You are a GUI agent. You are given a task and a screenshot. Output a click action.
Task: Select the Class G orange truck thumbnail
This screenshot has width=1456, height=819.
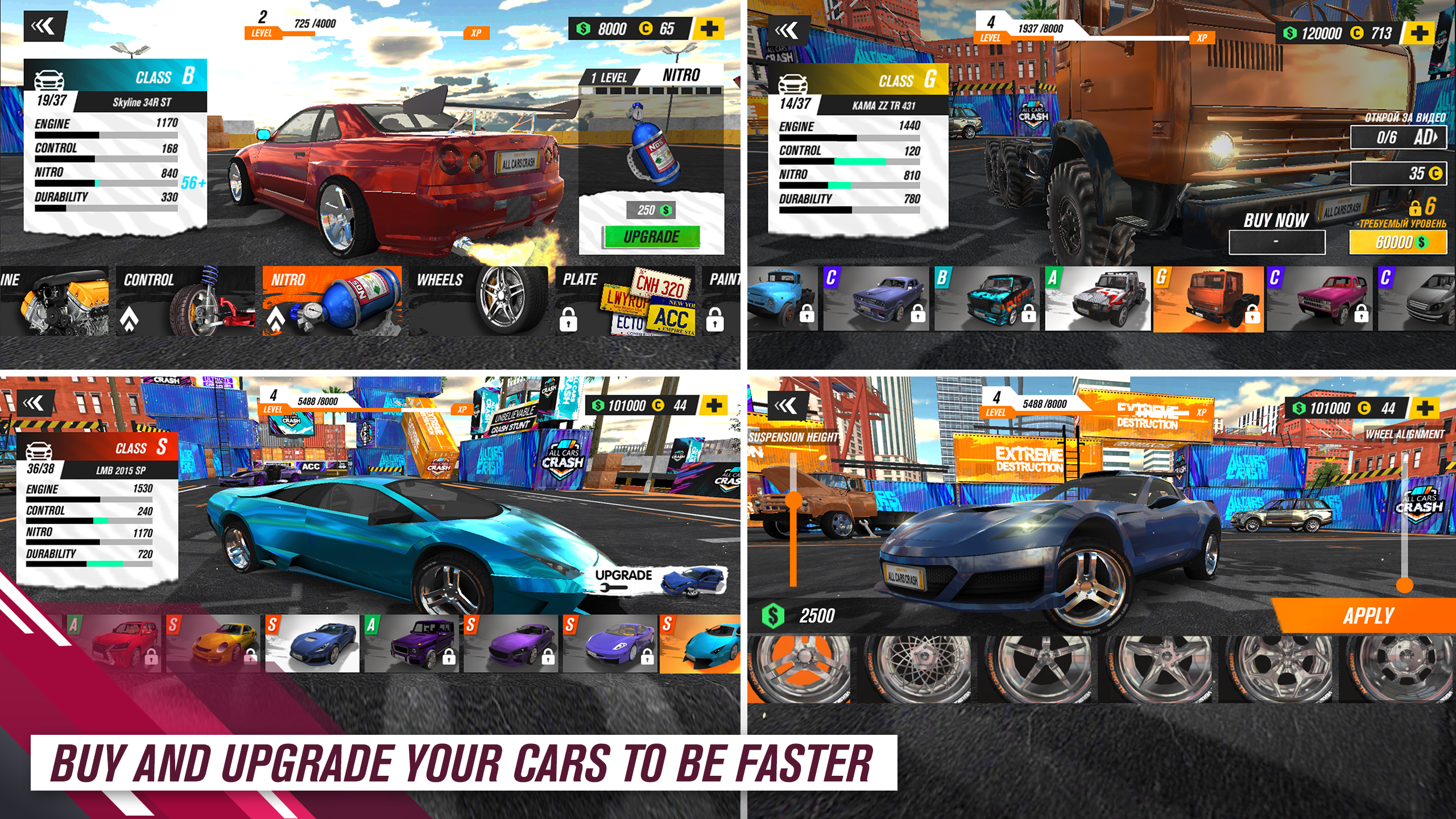(1209, 299)
